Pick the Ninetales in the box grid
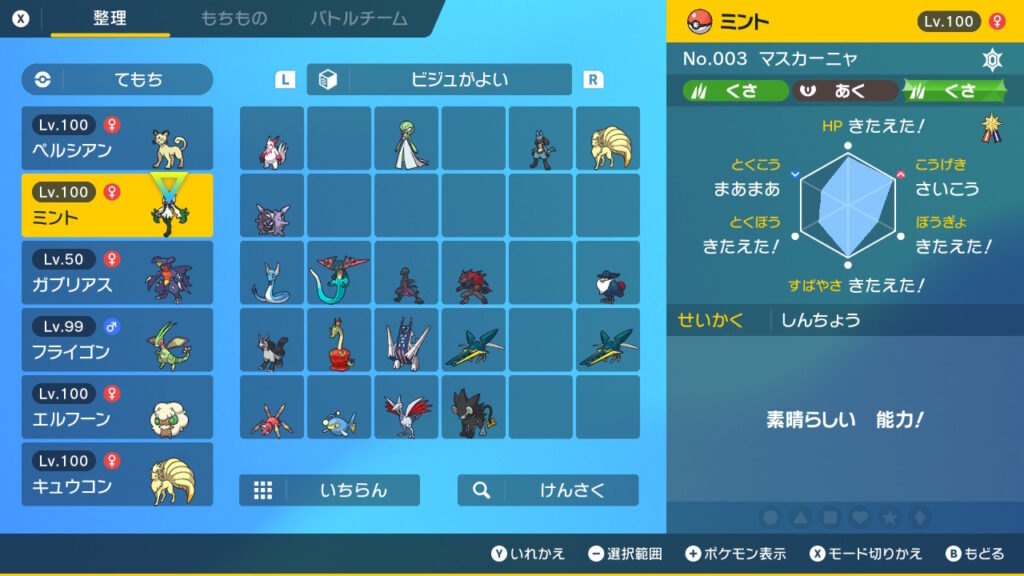Screen dimensions: 1024x576 [x=607, y=139]
